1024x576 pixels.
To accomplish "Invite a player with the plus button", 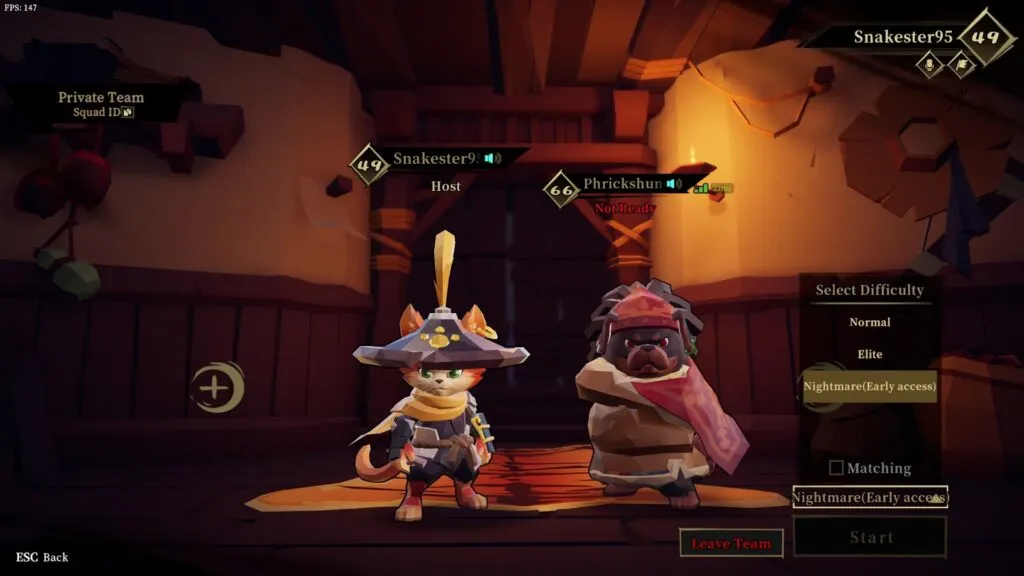I will pos(216,387).
